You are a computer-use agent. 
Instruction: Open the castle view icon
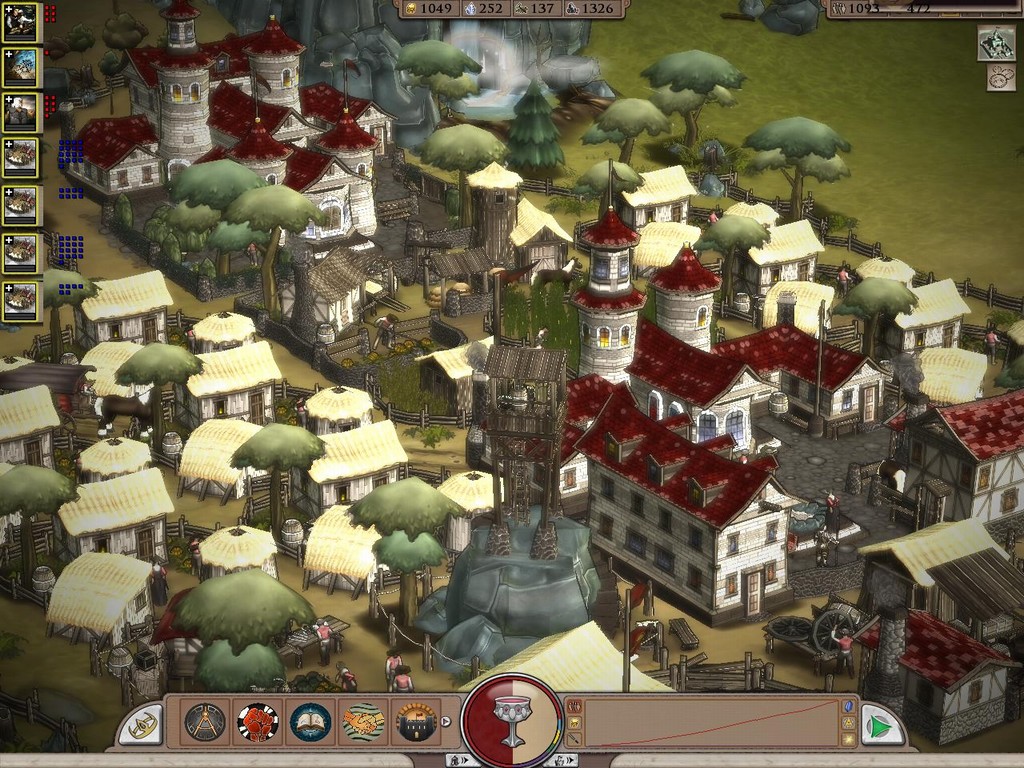click(996, 42)
